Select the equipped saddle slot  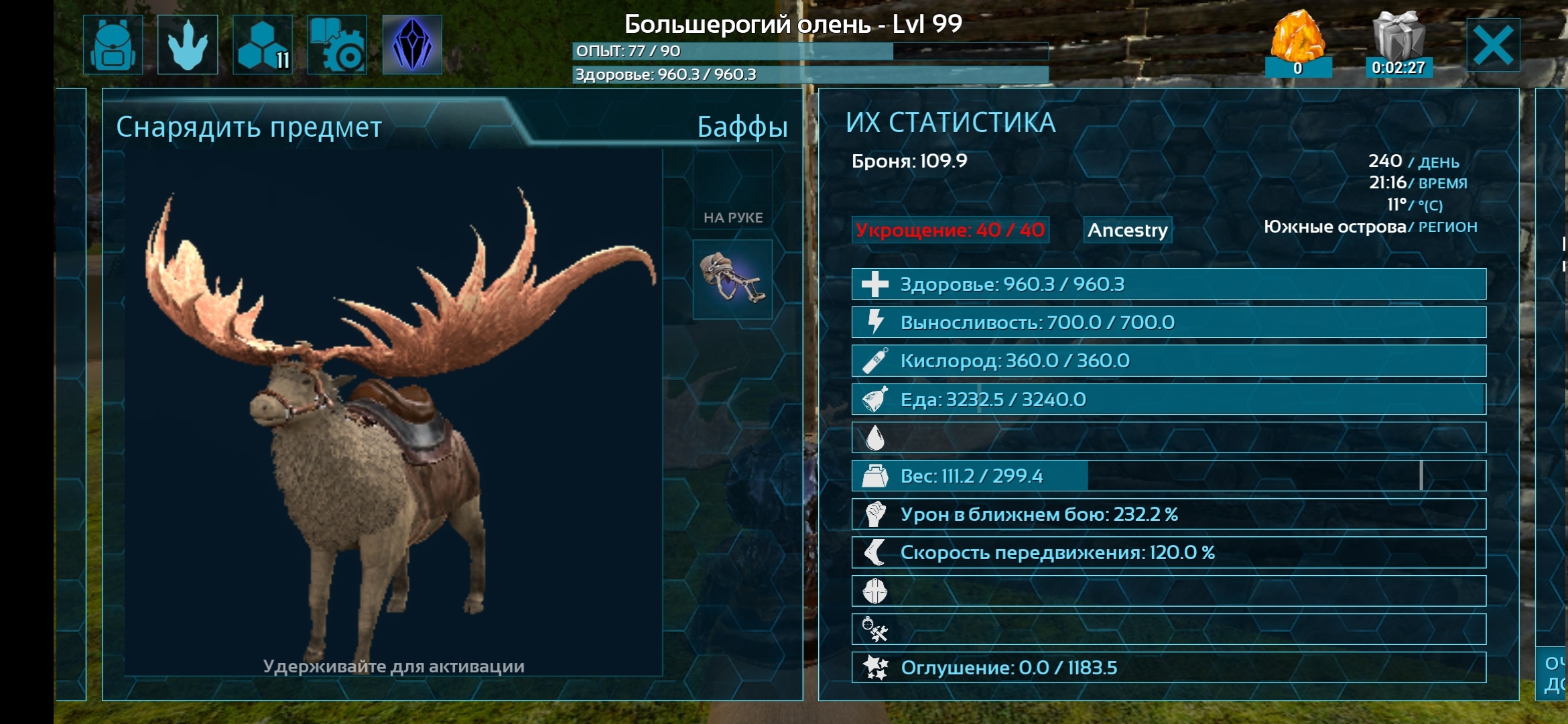(732, 279)
